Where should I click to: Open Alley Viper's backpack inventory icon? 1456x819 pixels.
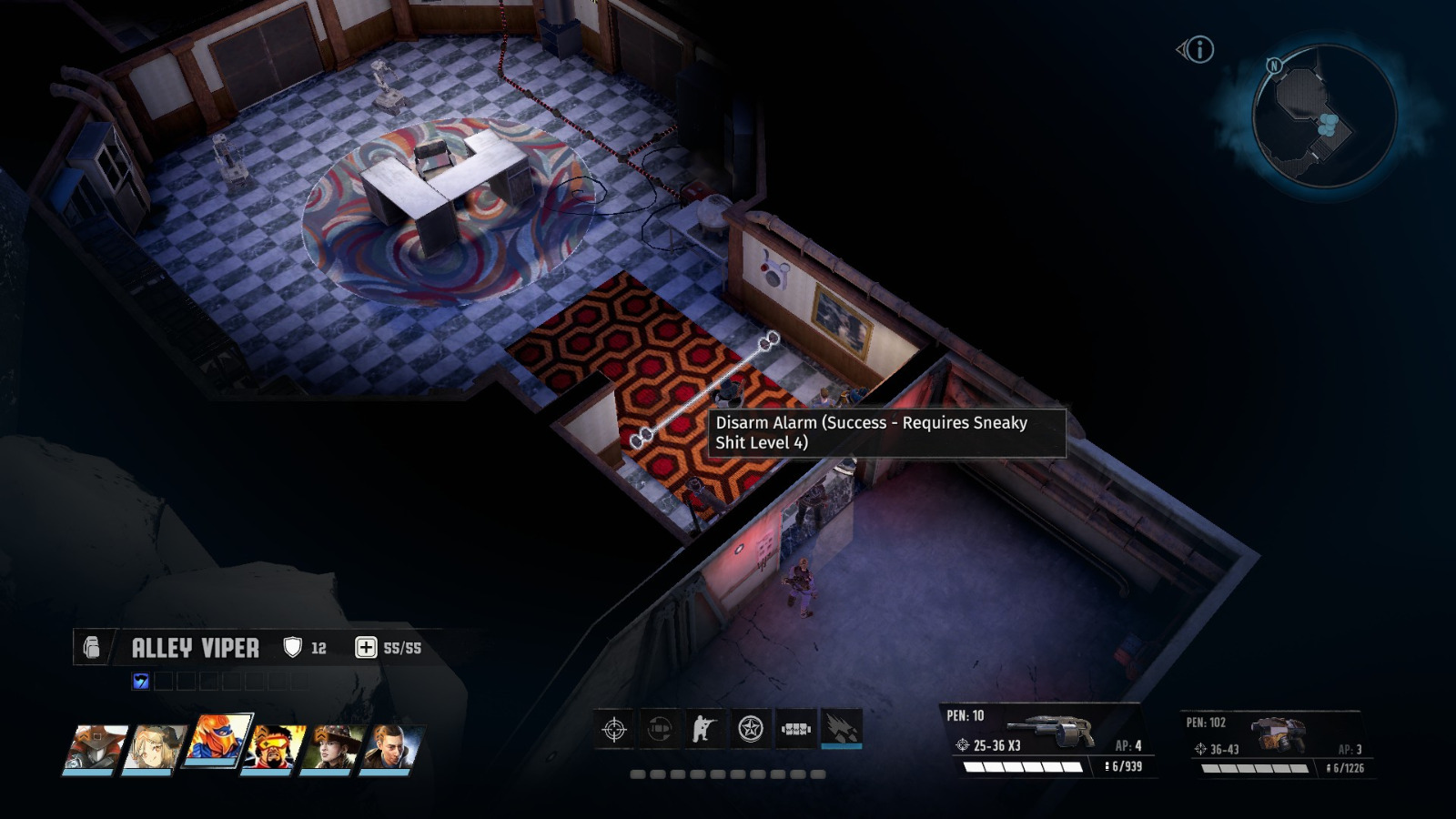90,648
